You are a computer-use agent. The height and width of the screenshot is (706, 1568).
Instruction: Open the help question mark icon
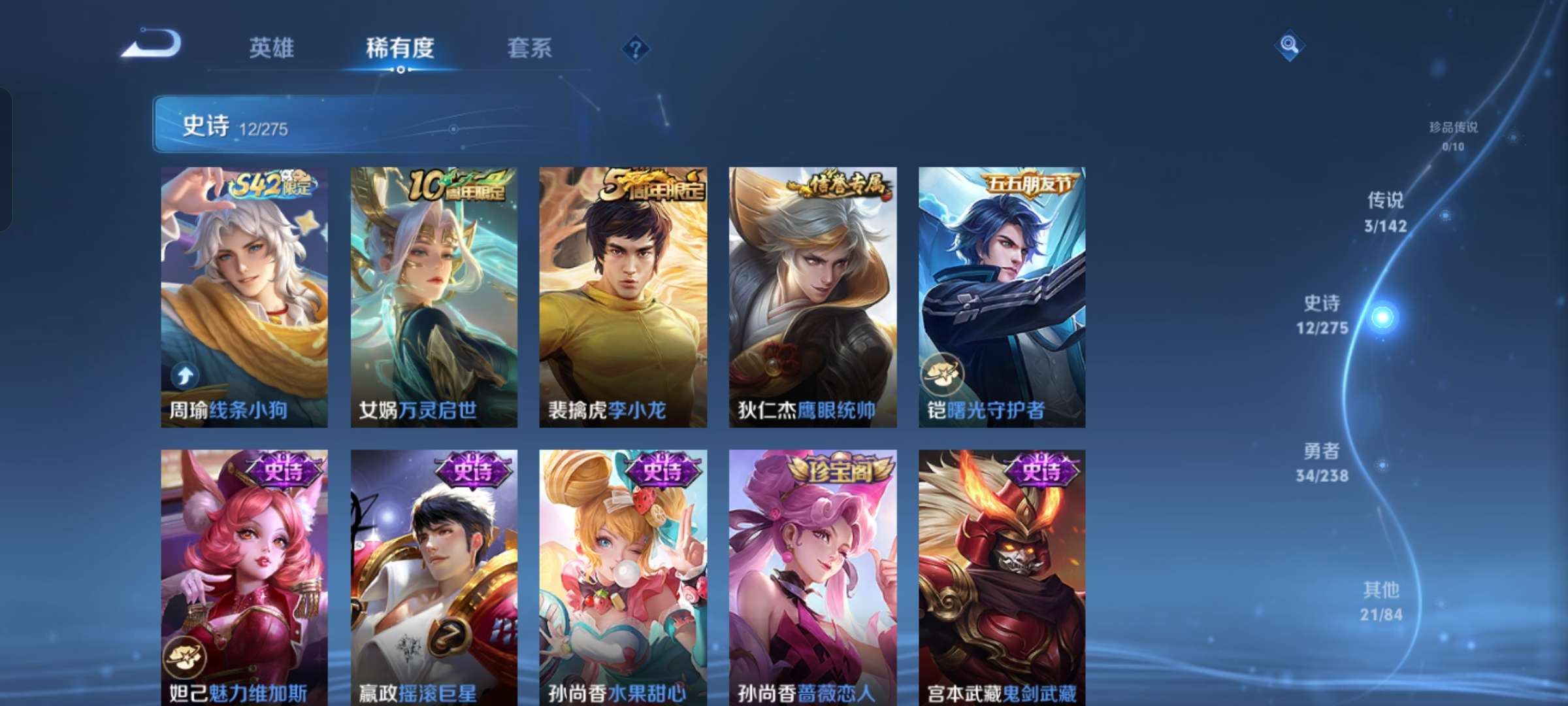tap(636, 49)
